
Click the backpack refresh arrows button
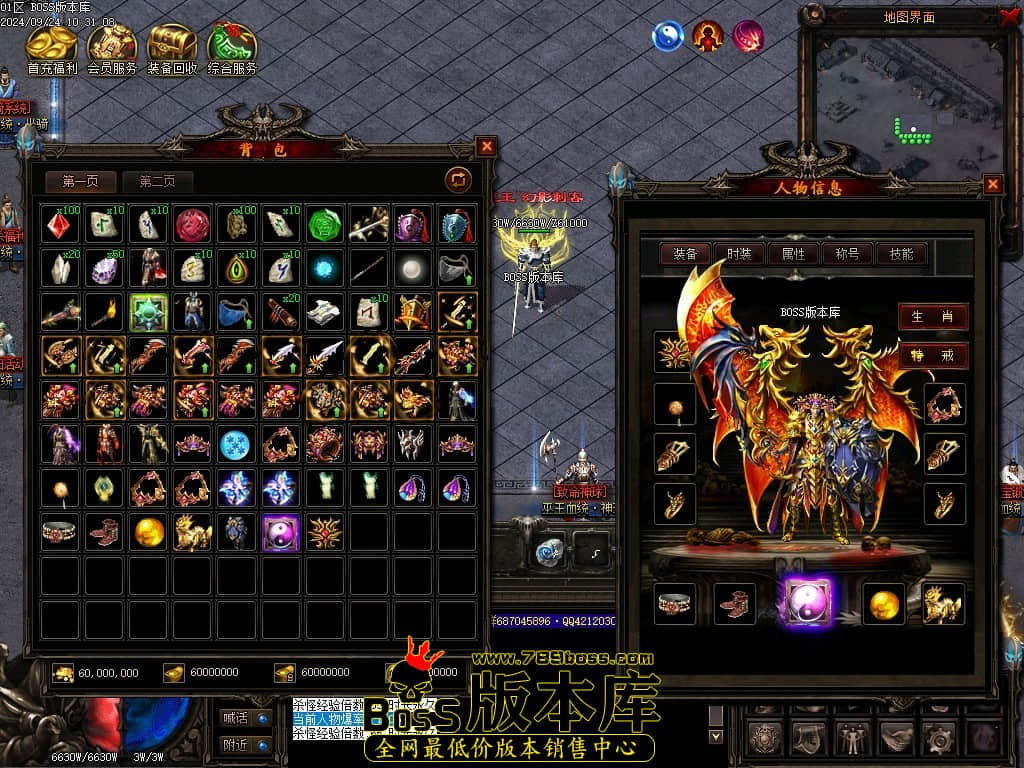[458, 179]
